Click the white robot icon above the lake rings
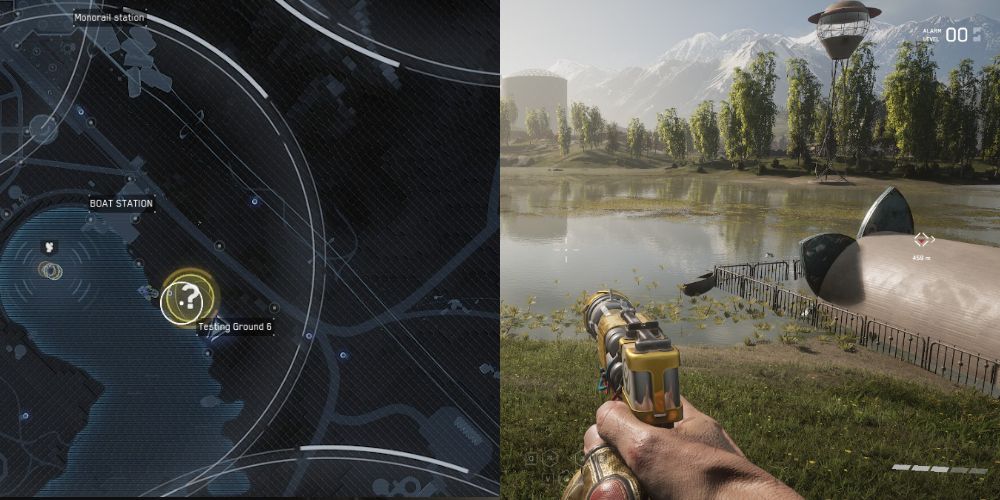This screenshot has width=1000, height=500. 48,245
